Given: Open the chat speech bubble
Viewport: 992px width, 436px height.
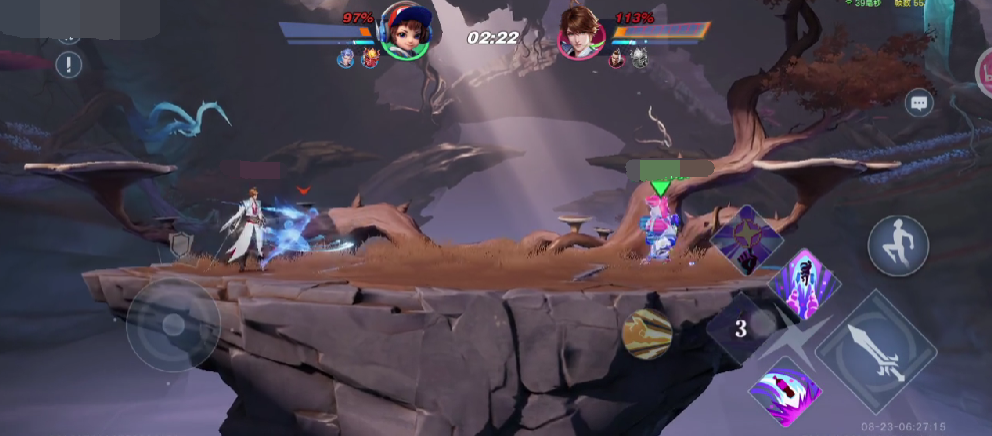Looking at the screenshot, I should [919, 103].
